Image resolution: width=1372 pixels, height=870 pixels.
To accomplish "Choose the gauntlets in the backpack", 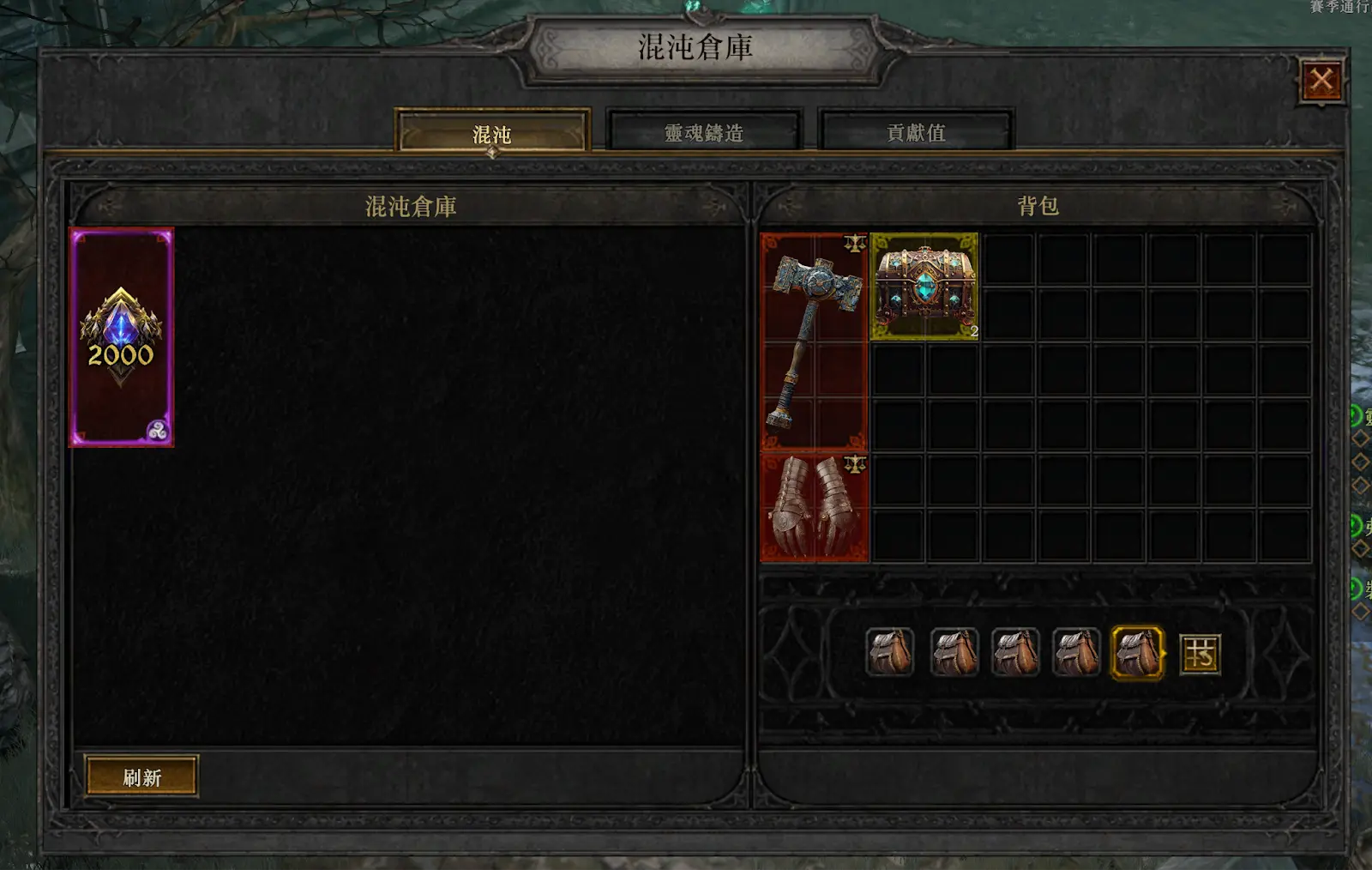I will pos(814,508).
